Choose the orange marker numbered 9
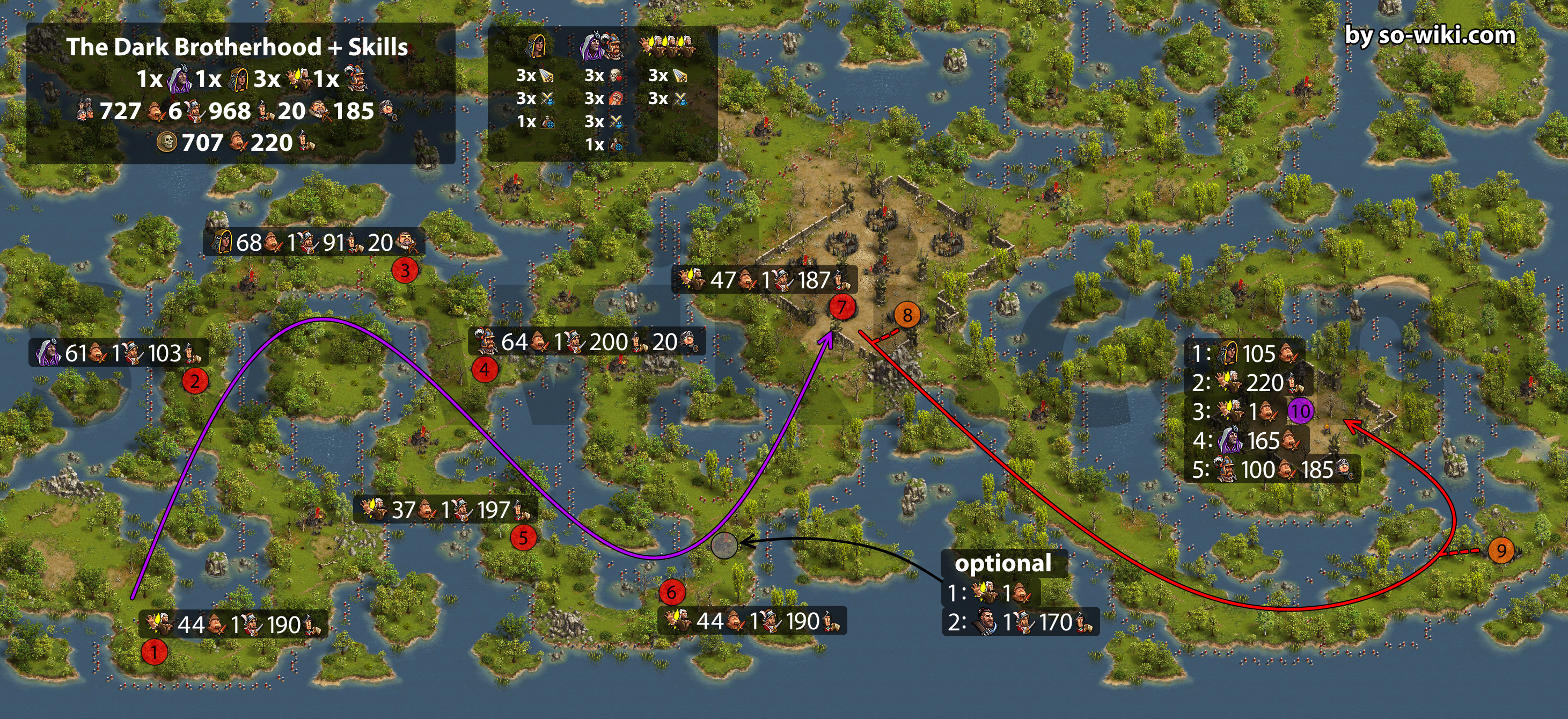Screen dimensions: 1568x719 tap(1501, 551)
